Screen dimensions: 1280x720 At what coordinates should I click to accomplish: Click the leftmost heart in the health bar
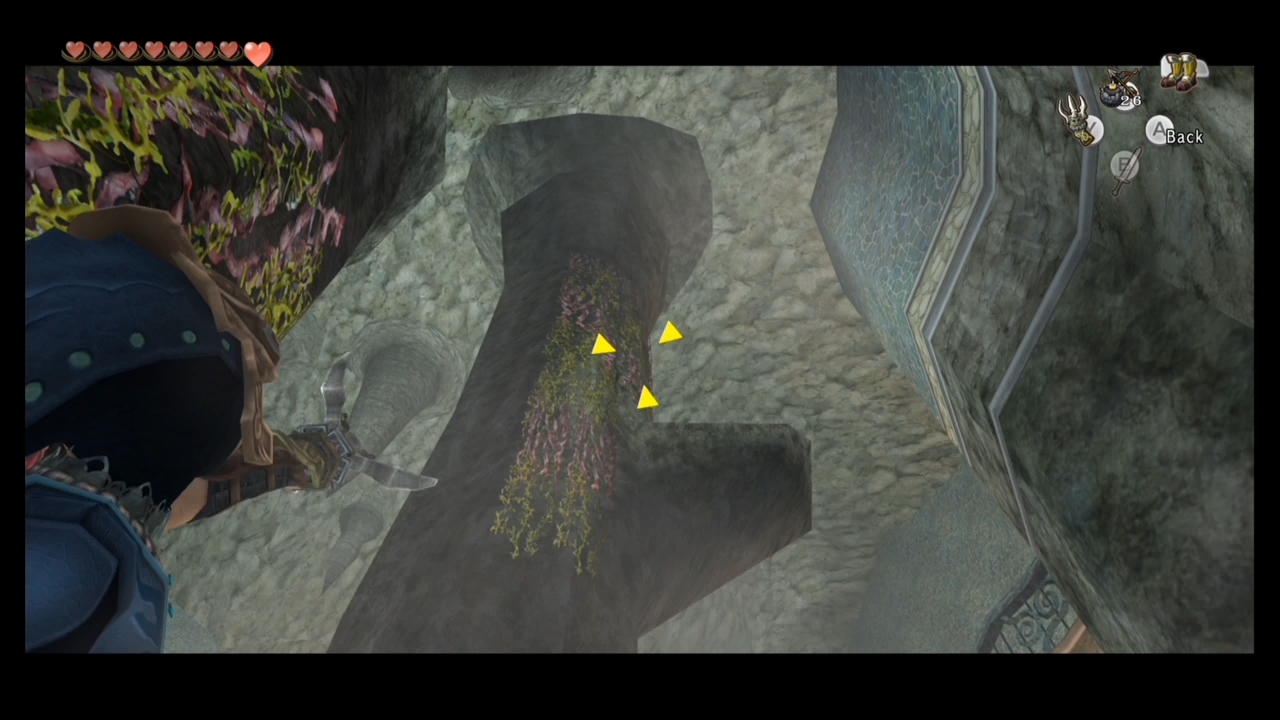76,49
